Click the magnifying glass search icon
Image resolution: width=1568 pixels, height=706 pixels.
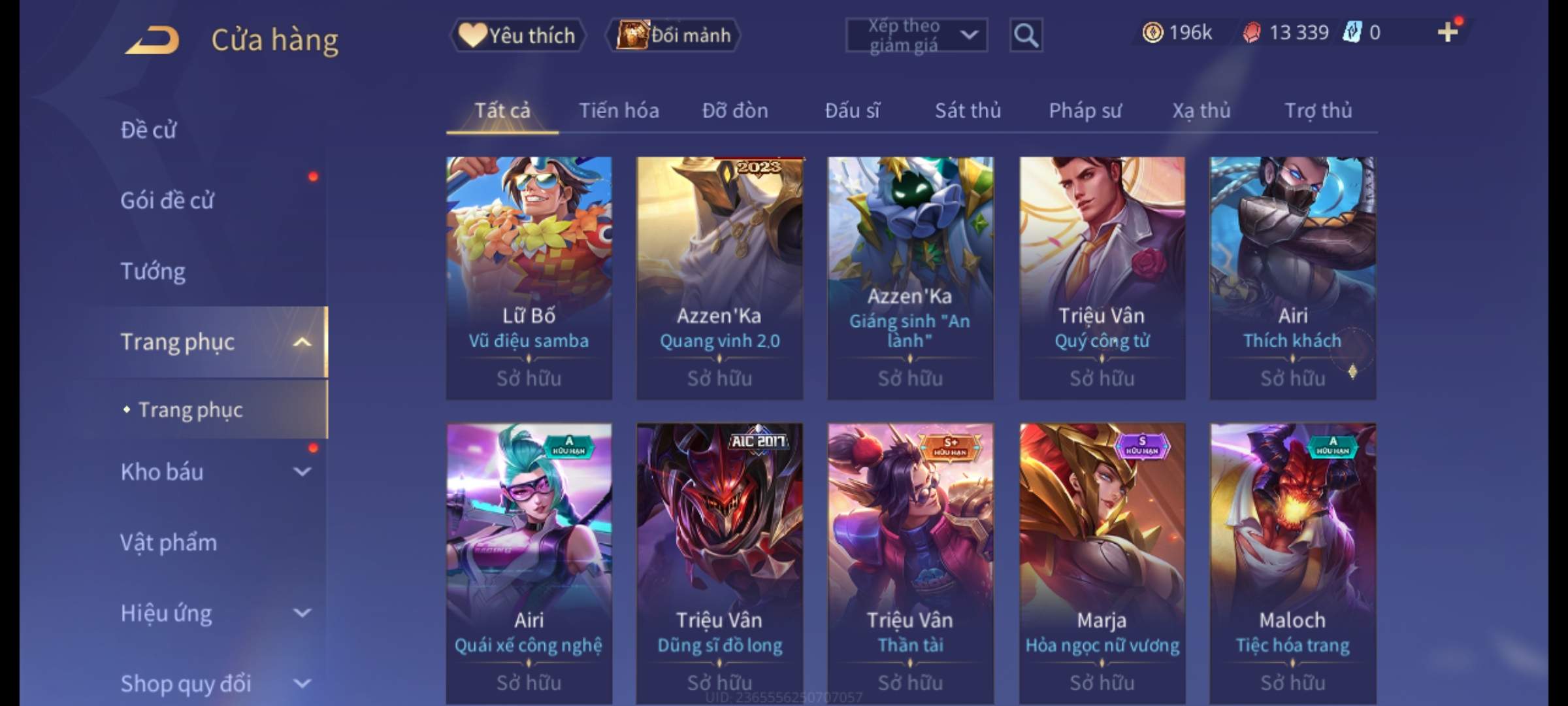[x=1026, y=35]
